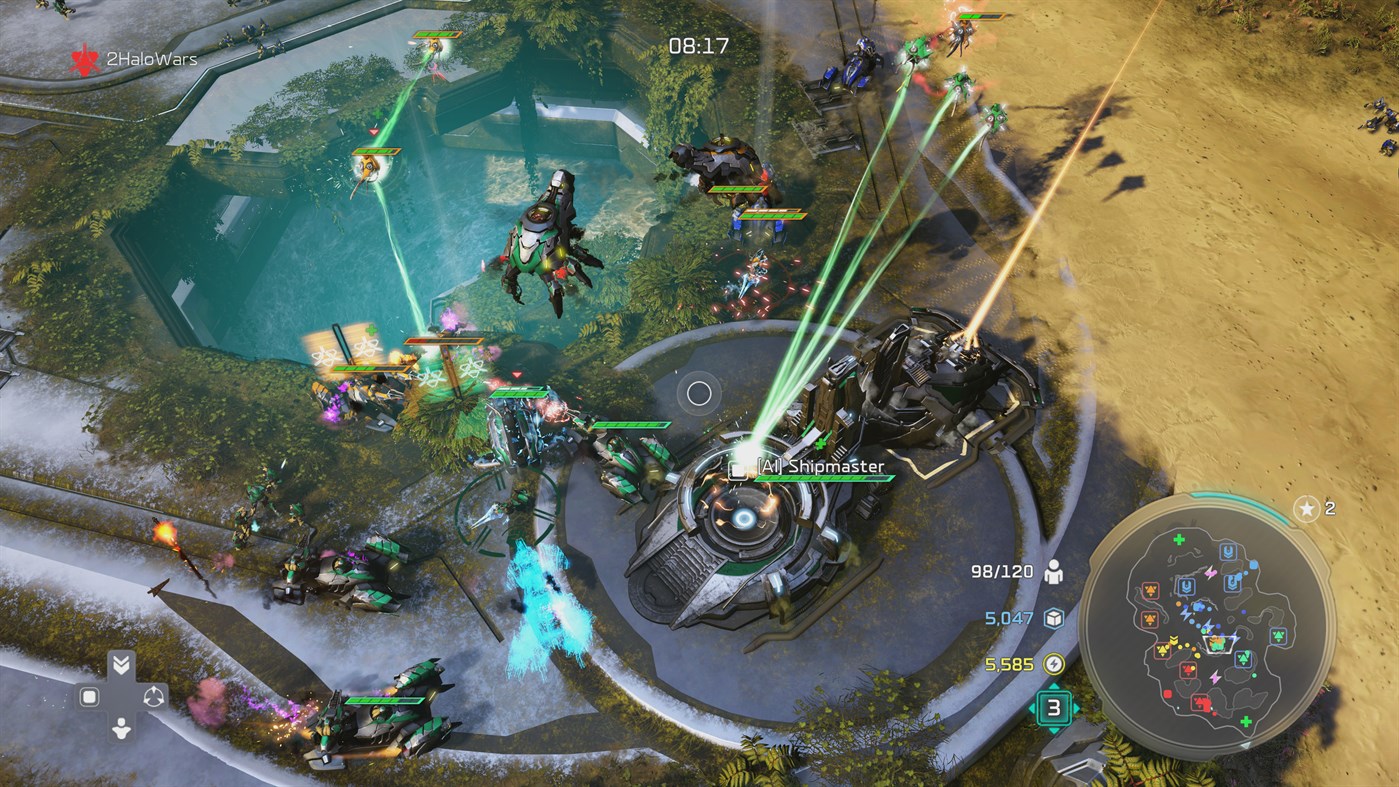Click the blue enemy base icon on the minimap
This screenshot has height=787, width=1399.
tap(1228, 552)
